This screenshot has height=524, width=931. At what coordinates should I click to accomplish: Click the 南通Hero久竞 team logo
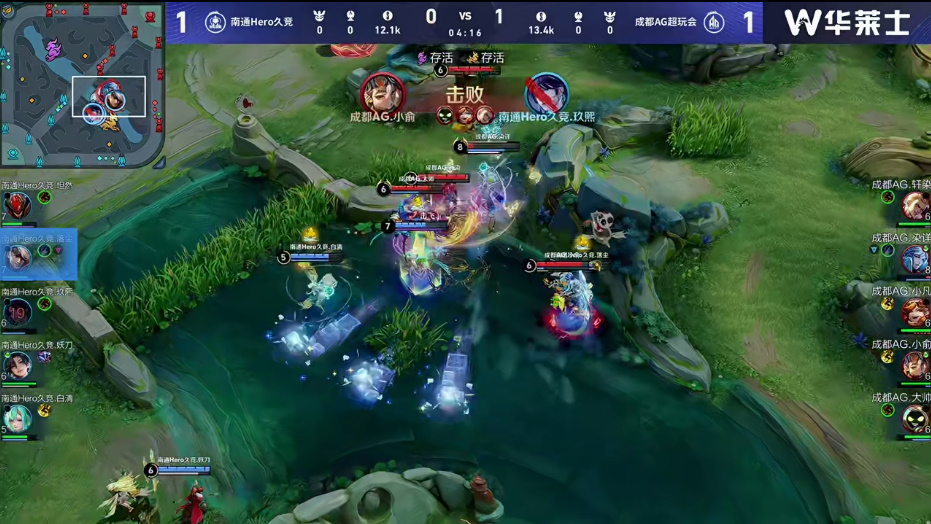pyautogui.click(x=215, y=22)
